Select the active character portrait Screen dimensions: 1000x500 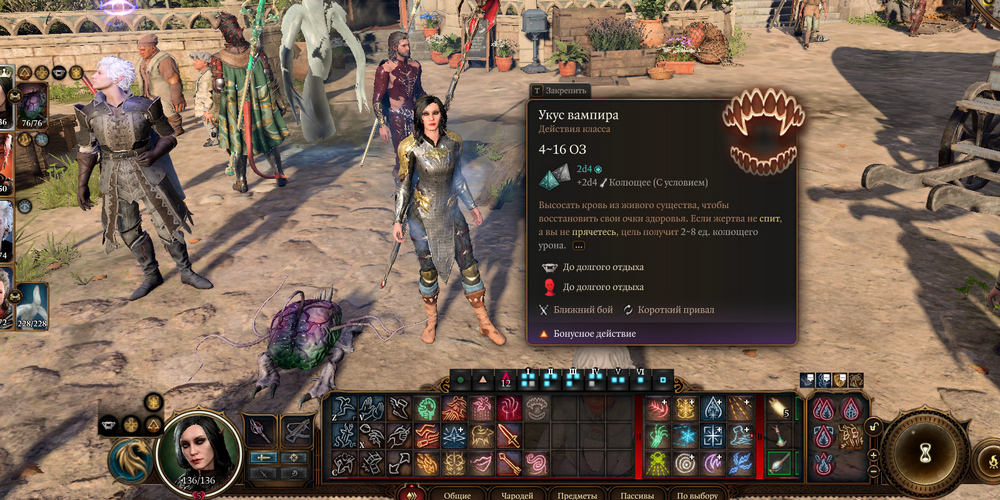199,451
